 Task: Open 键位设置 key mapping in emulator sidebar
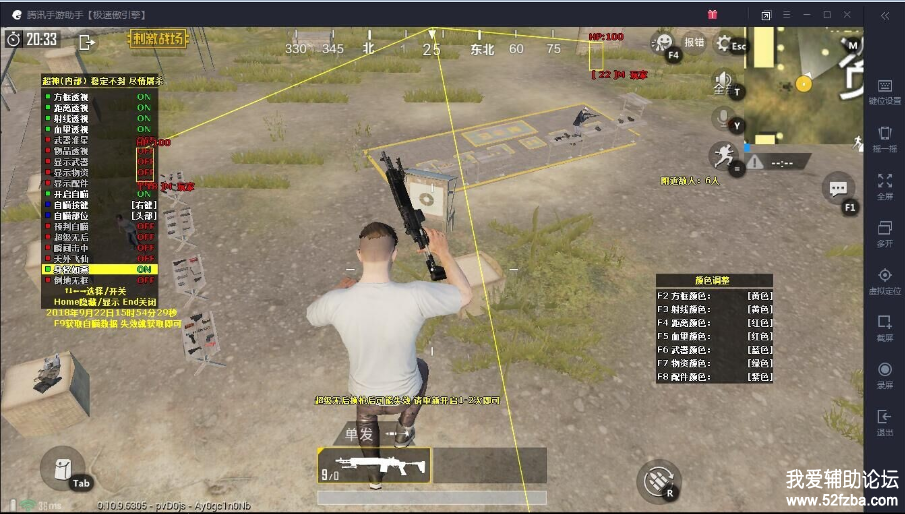tap(884, 91)
